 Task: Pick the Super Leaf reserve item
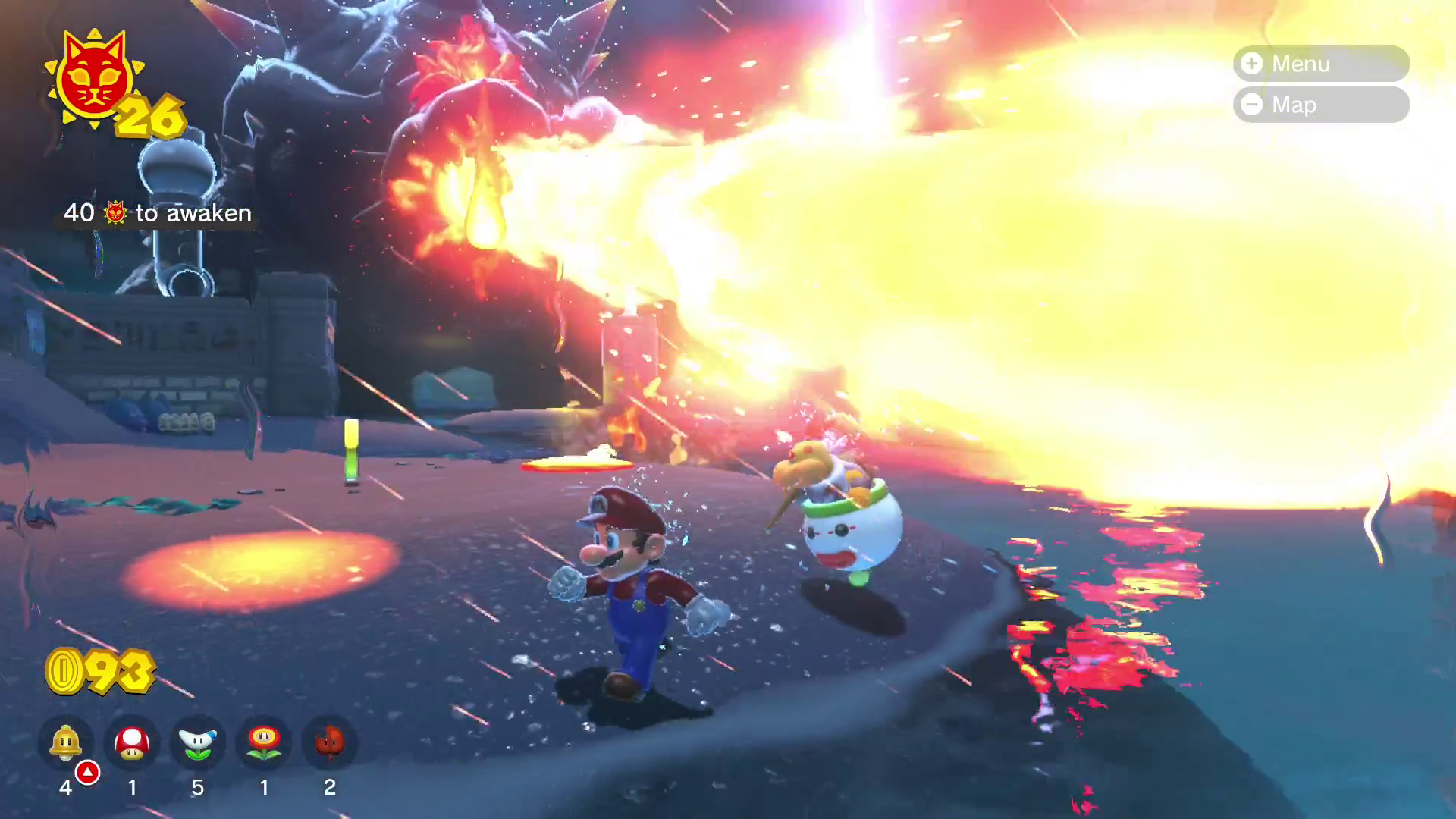(x=329, y=742)
